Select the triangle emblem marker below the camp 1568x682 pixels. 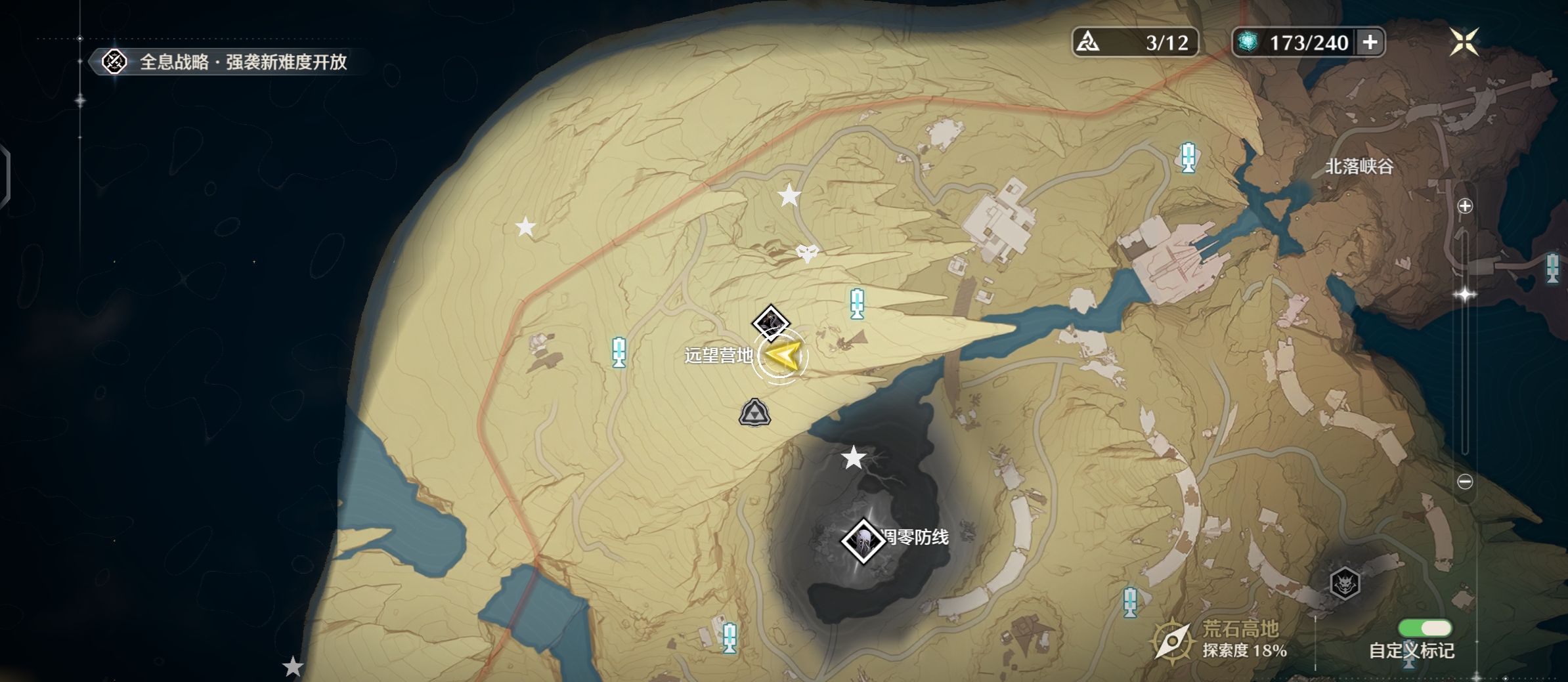tap(754, 413)
